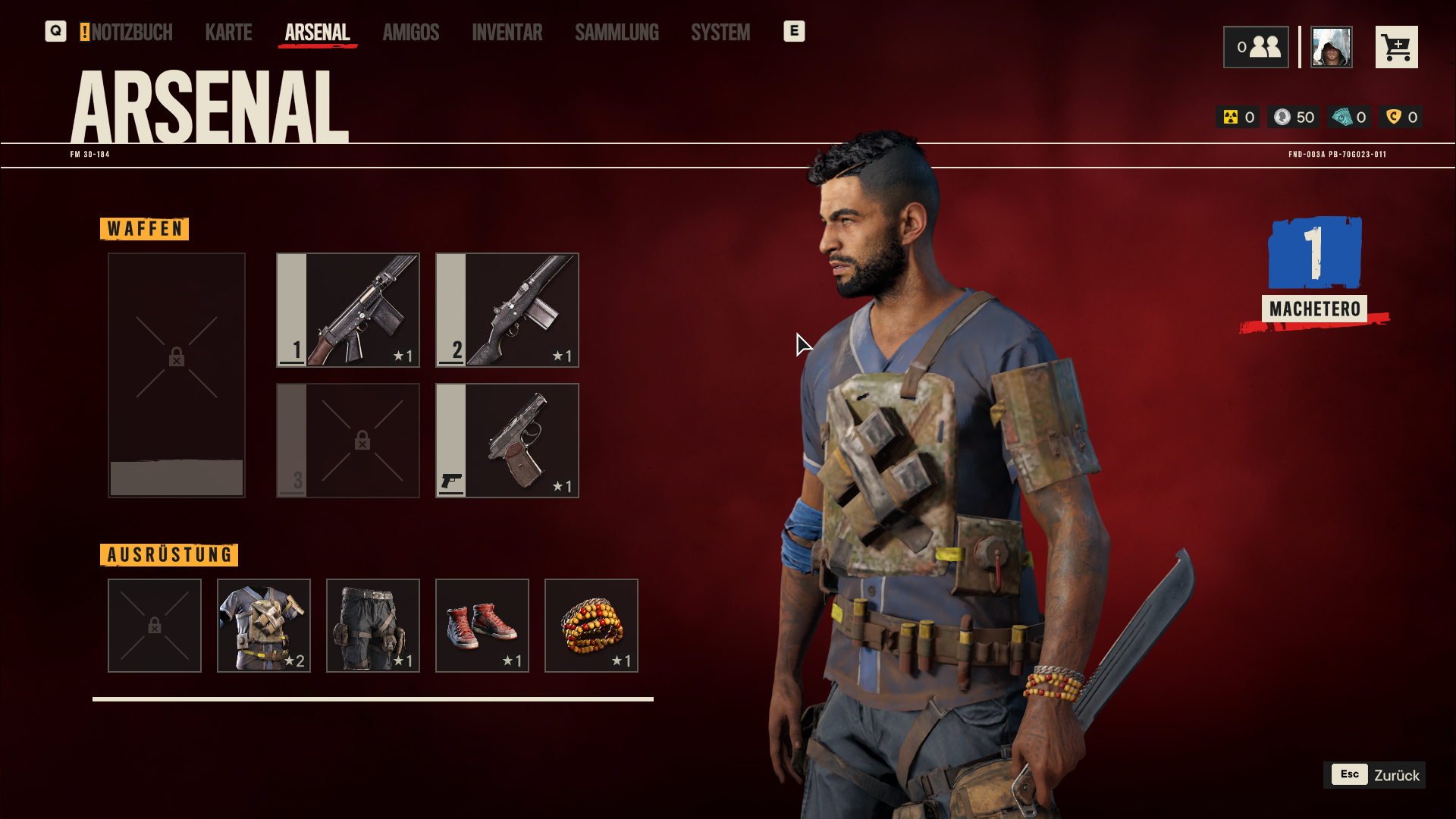Click the co-op players icon
Image resolution: width=1456 pixels, height=819 pixels.
[x=1256, y=46]
